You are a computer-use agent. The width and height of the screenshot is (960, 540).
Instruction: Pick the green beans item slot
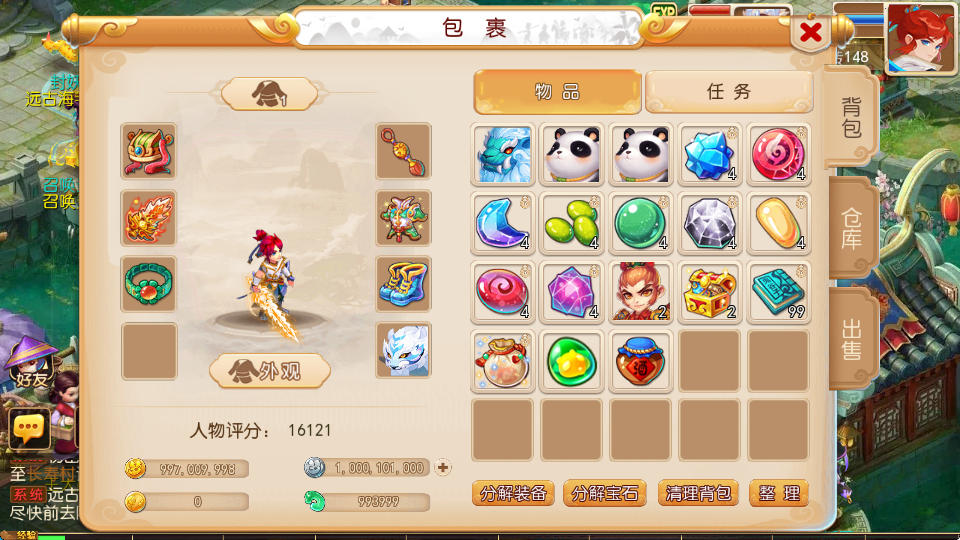click(571, 223)
